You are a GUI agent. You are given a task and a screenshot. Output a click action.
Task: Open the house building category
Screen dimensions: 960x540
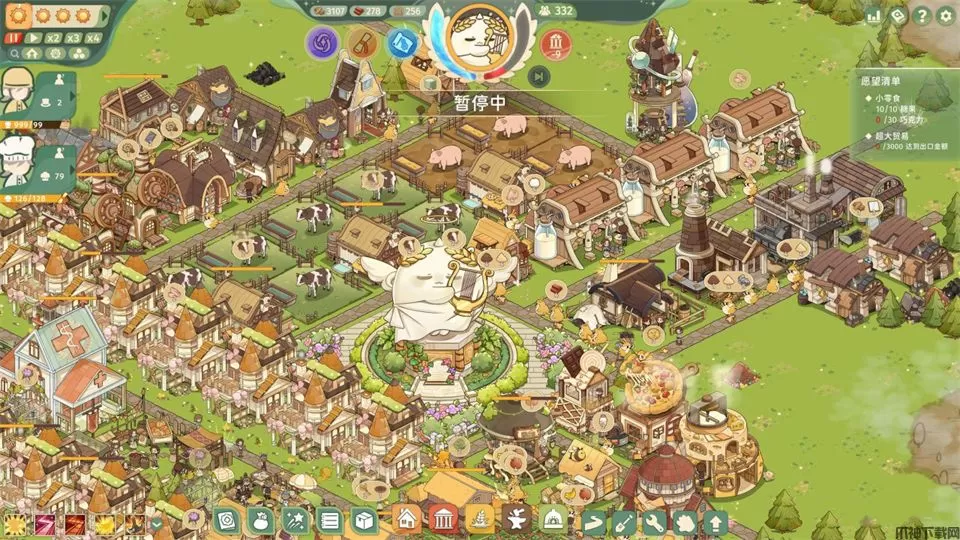[406, 519]
